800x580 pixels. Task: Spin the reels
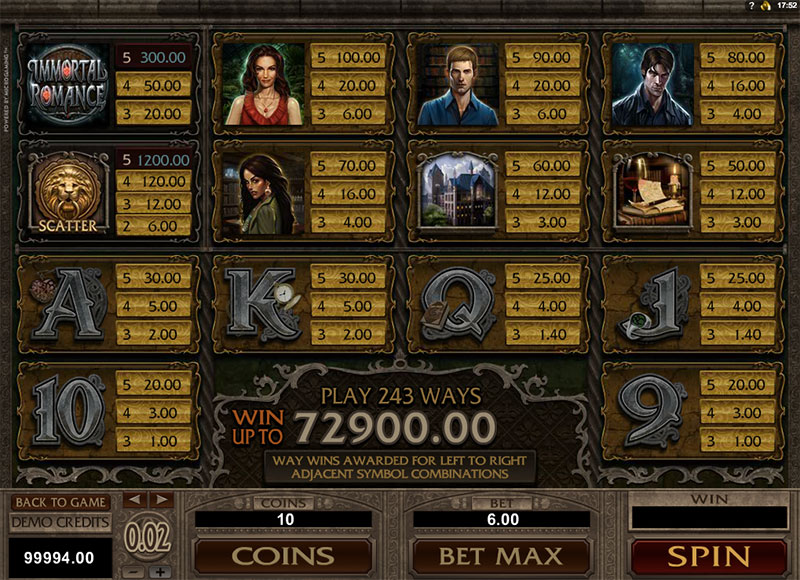click(707, 555)
